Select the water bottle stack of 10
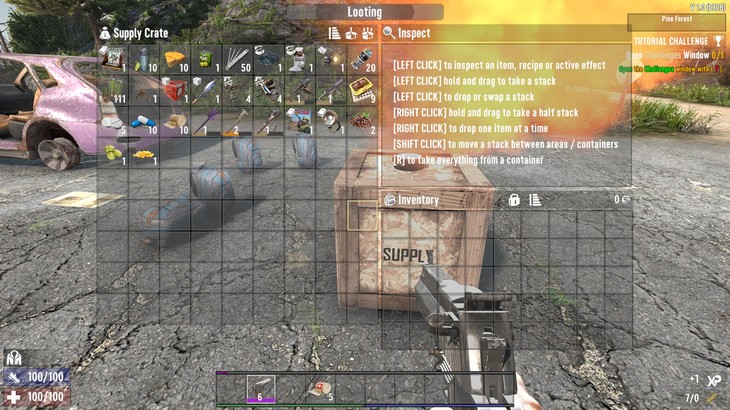 click(x=143, y=59)
